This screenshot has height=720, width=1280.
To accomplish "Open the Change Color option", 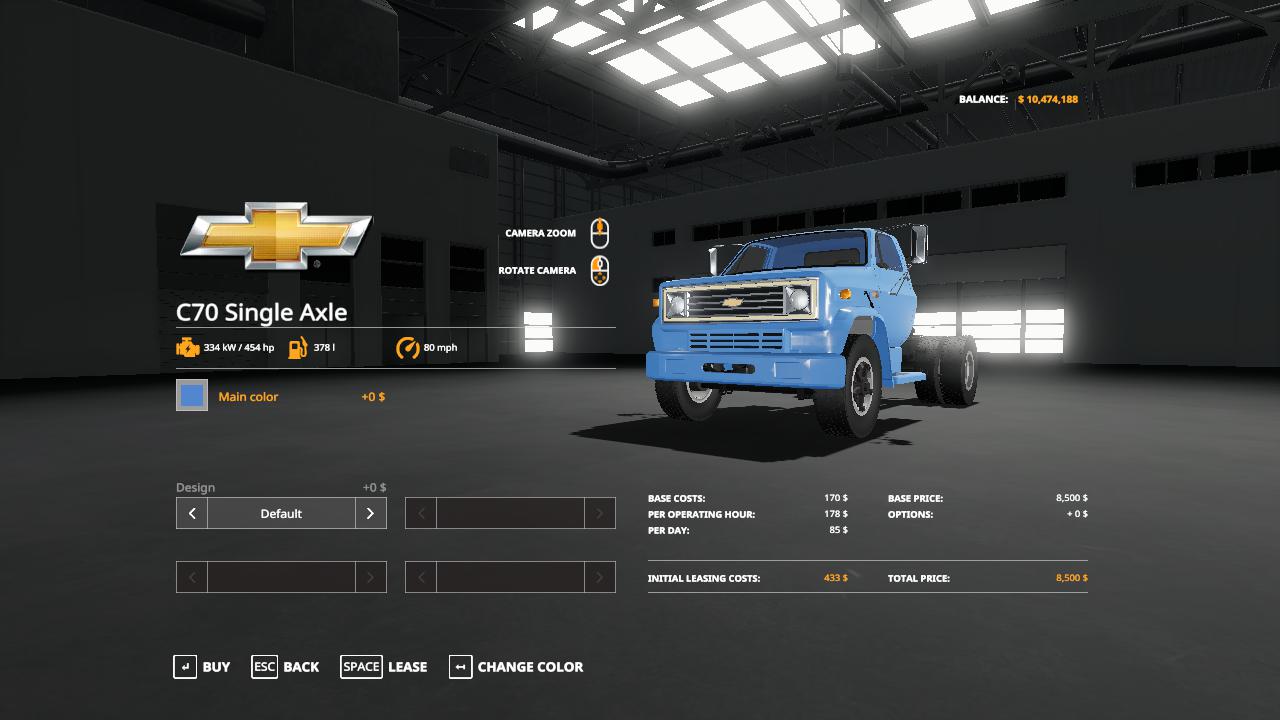I will [x=516, y=667].
